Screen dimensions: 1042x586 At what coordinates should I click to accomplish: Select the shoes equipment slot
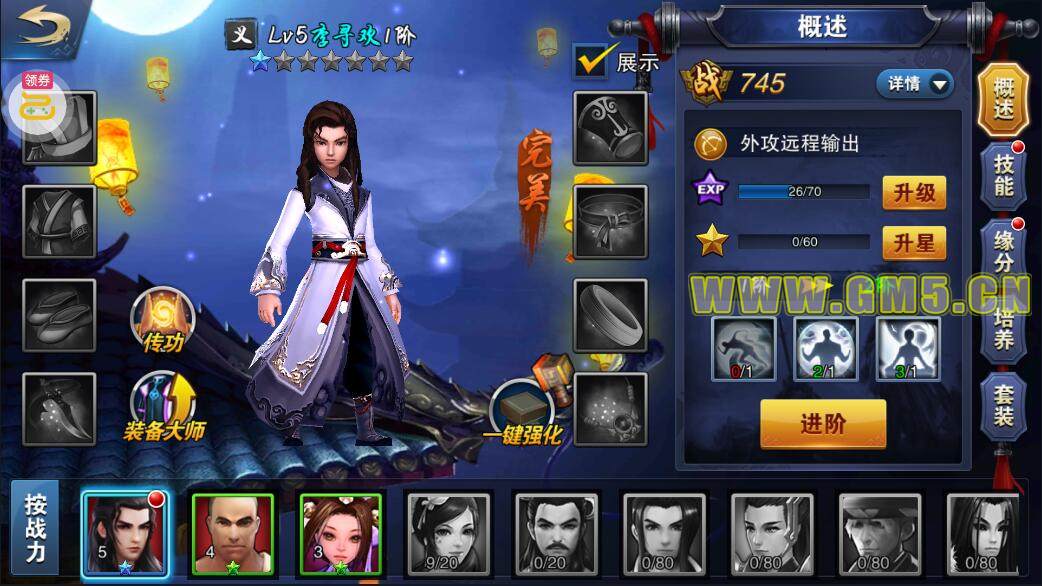[59, 315]
